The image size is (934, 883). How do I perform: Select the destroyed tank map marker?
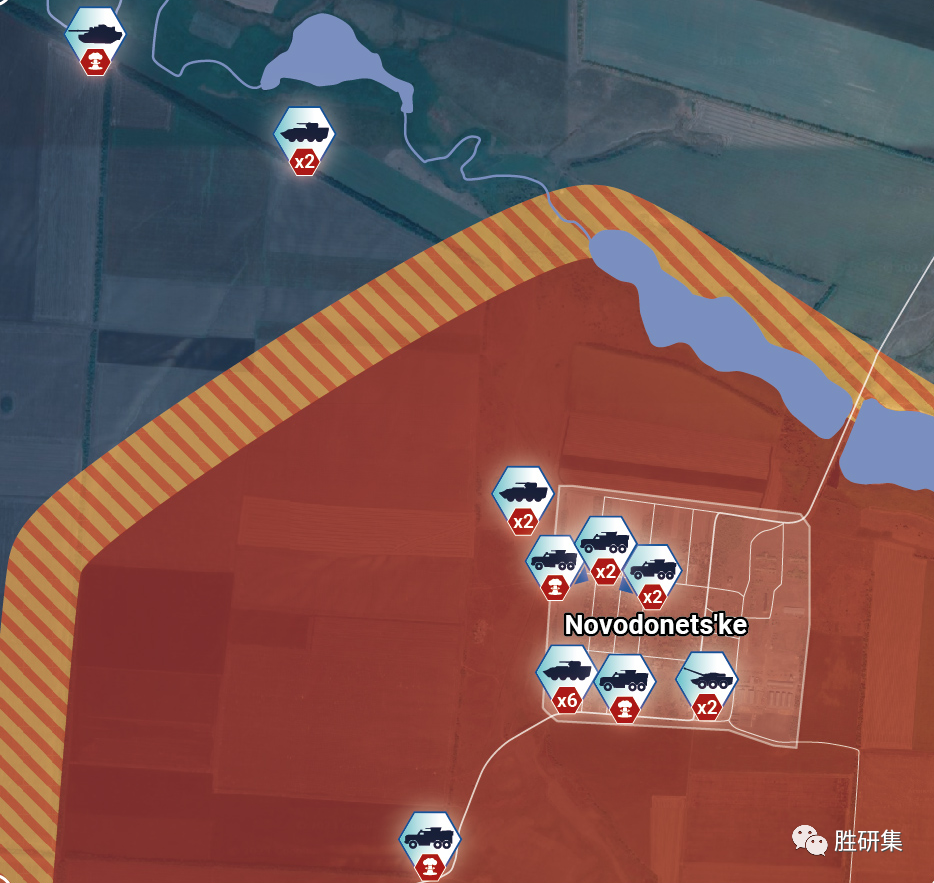[x=95, y=36]
